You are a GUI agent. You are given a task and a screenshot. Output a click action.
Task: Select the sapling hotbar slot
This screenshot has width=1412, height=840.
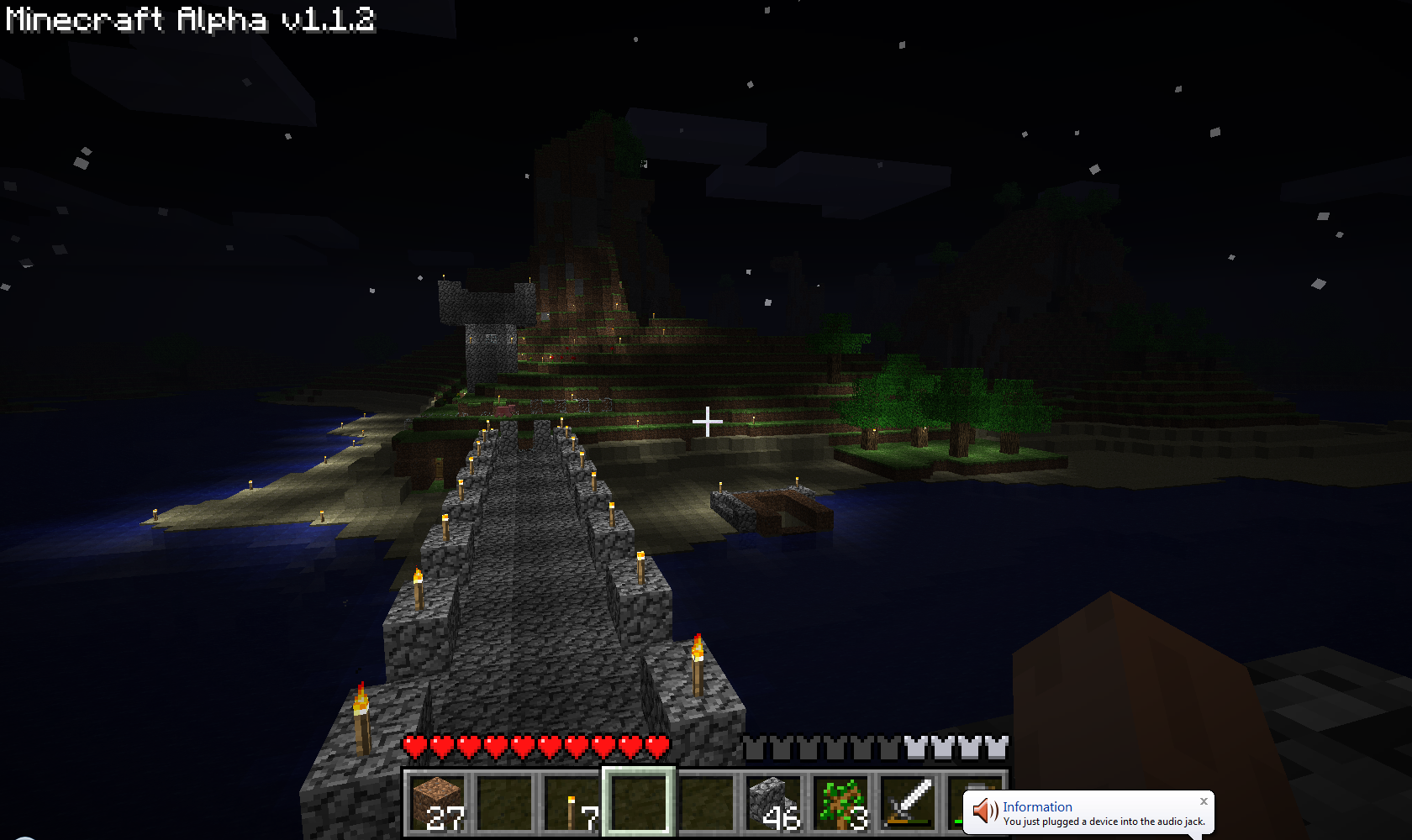click(840, 802)
